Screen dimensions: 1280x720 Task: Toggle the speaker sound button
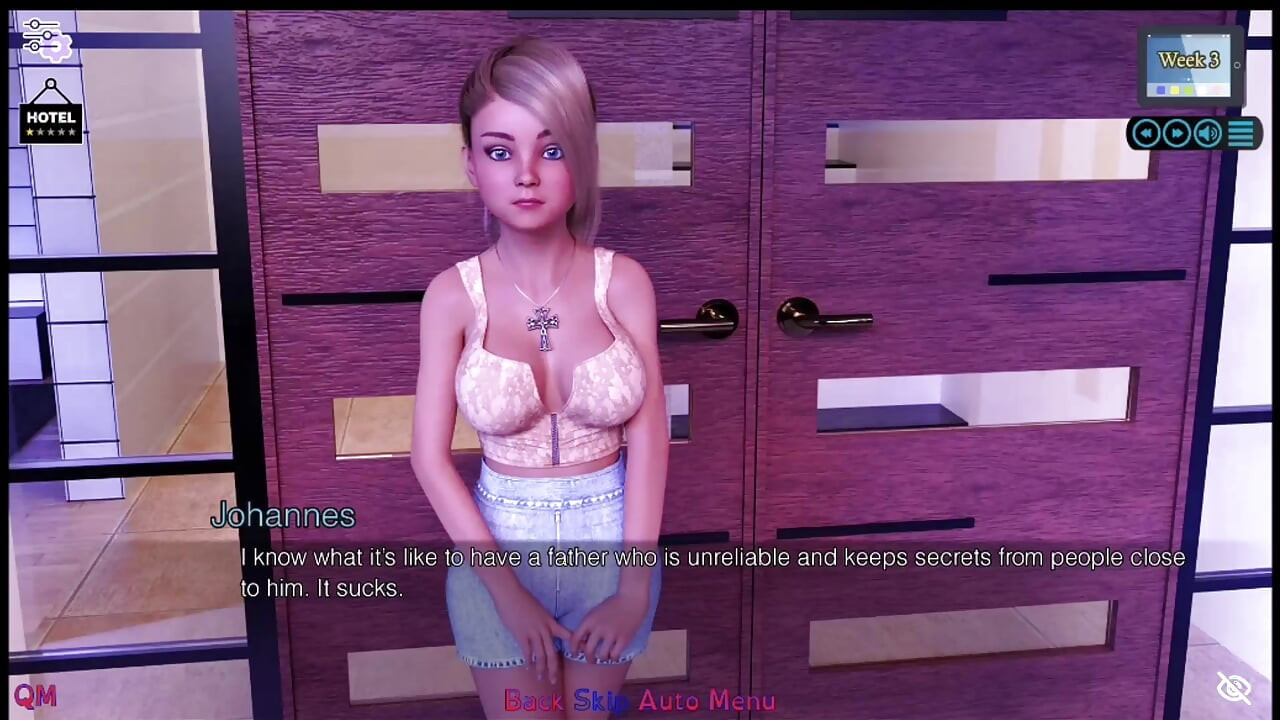point(1208,133)
